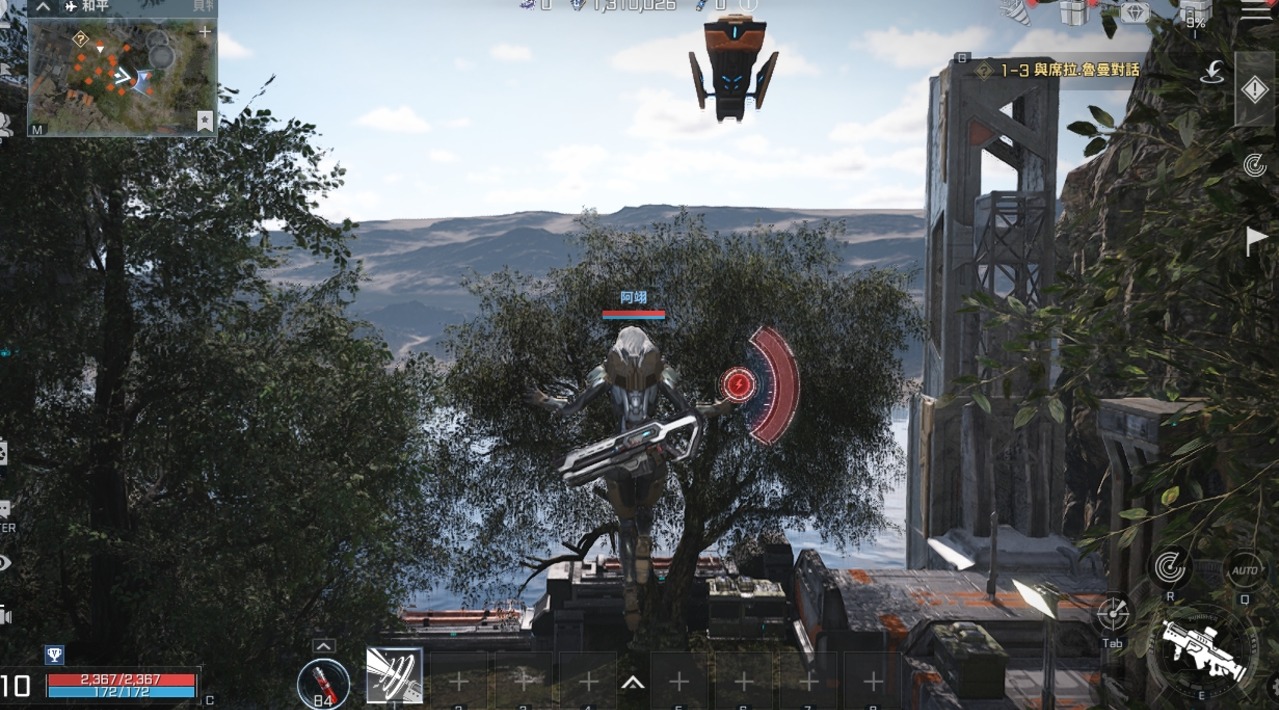Viewport: 1279px width, 710px height.
Task: Activate the return-to-ground arrow icon
Action: 1213,72
